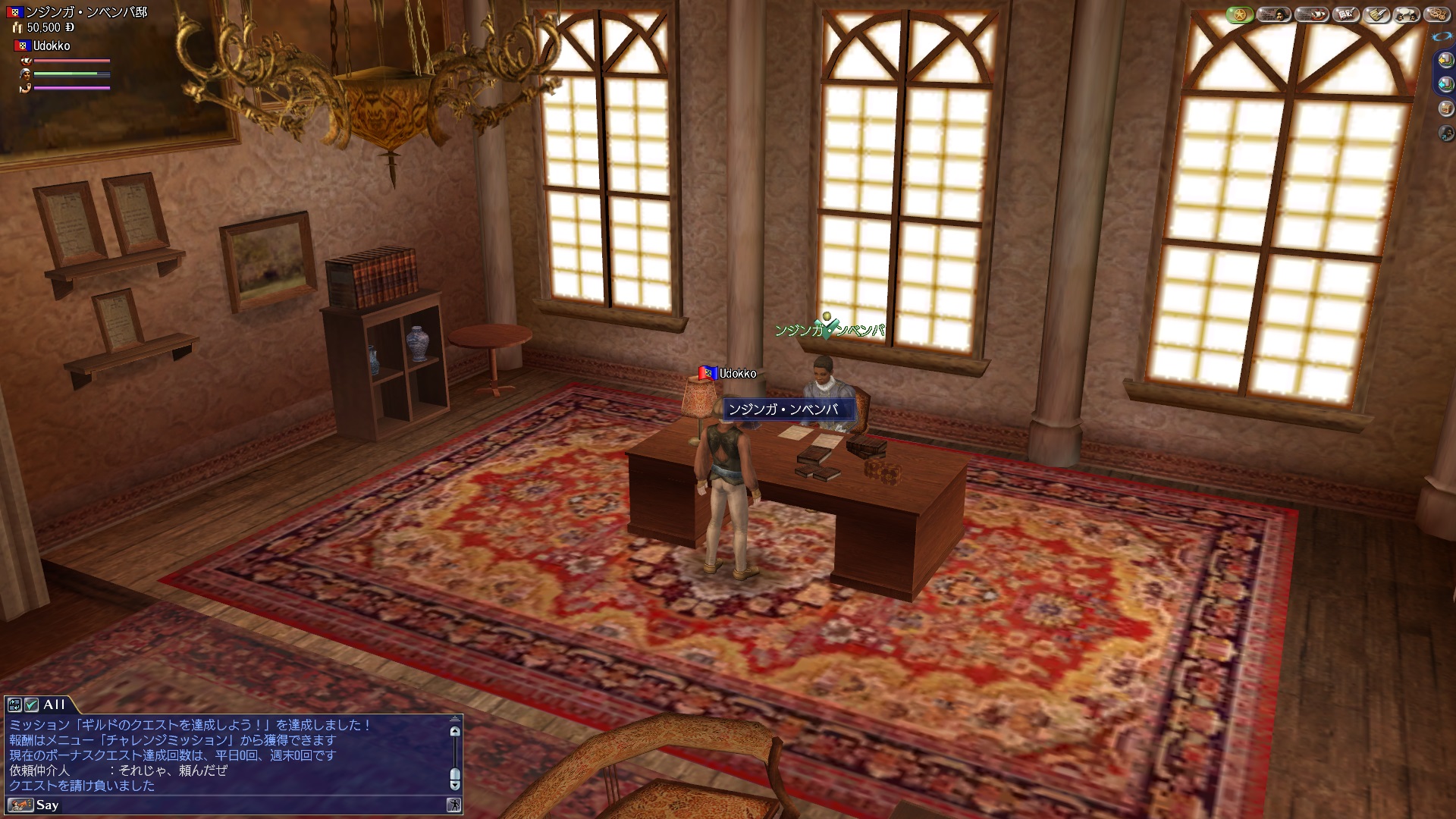Viewport: 1456px width, 819px height.
Task: Select the All chat tab
Action: (x=55, y=704)
